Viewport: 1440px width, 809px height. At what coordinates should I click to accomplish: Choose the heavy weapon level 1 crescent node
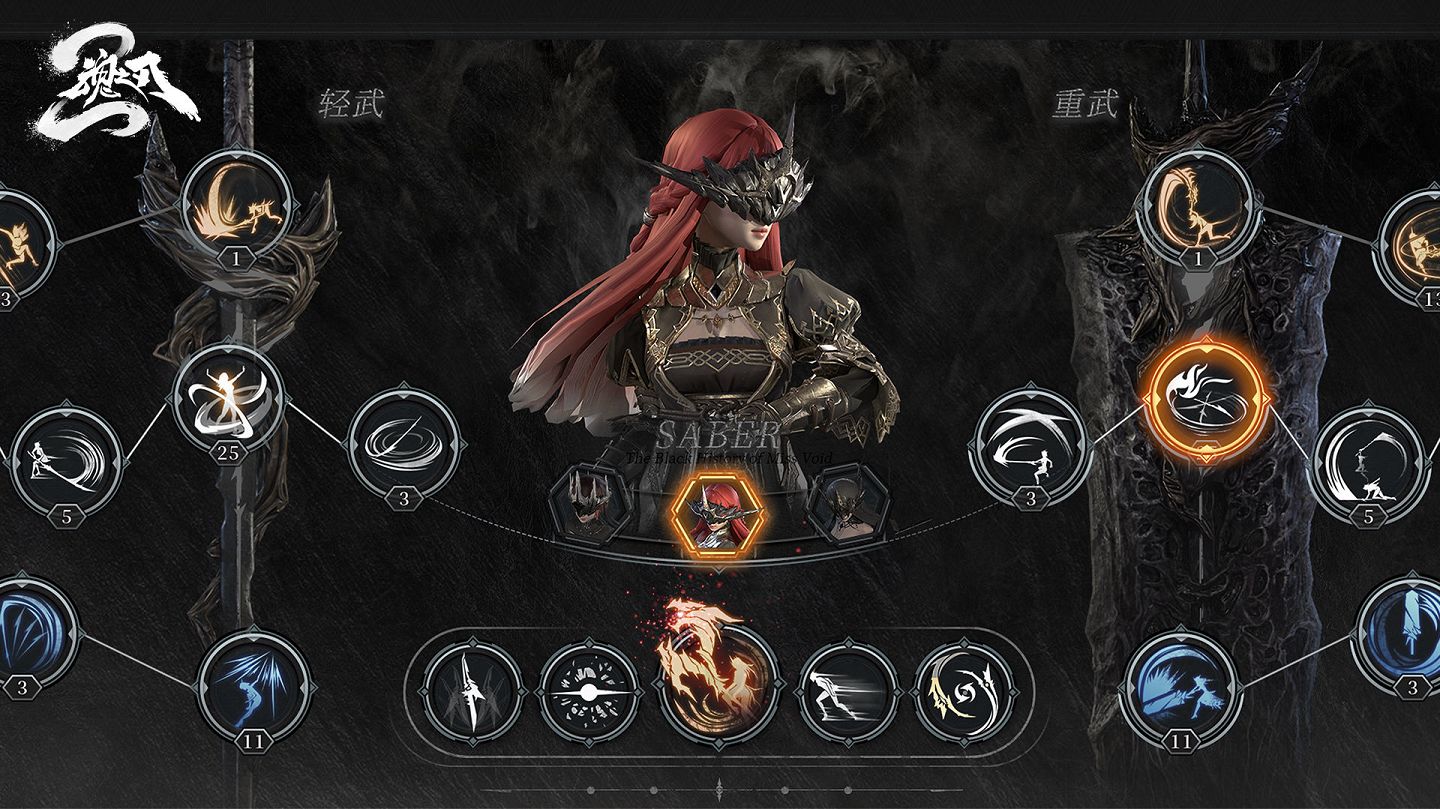point(1197,204)
